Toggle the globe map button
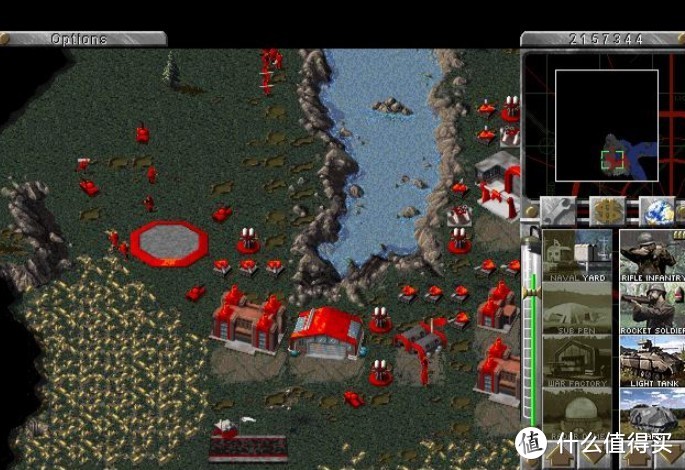 pyautogui.click(x=656, y=210)
